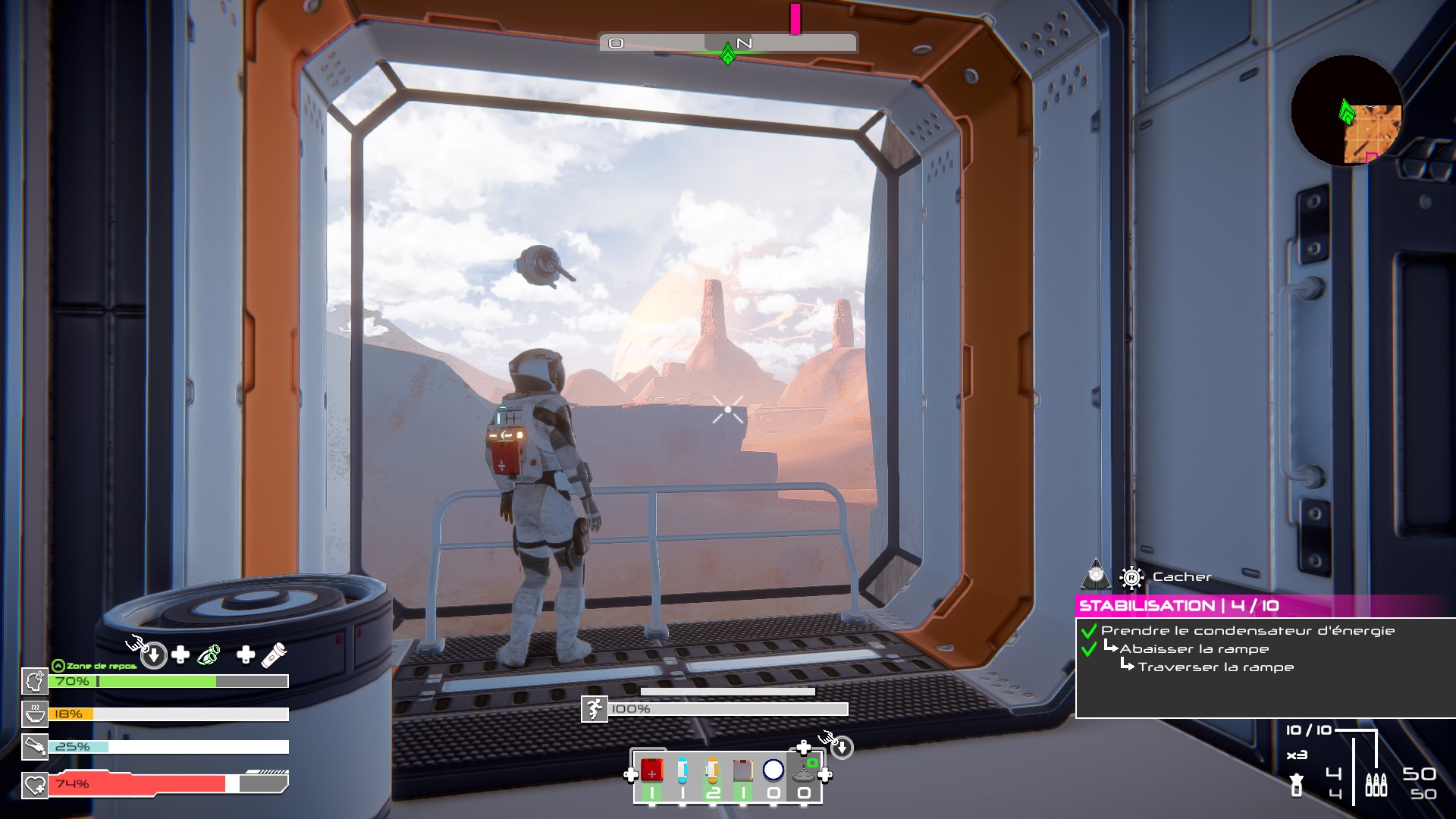The image size is (1456, 819).
Task: Activate the flashlight icon
Action: (274, 655)
